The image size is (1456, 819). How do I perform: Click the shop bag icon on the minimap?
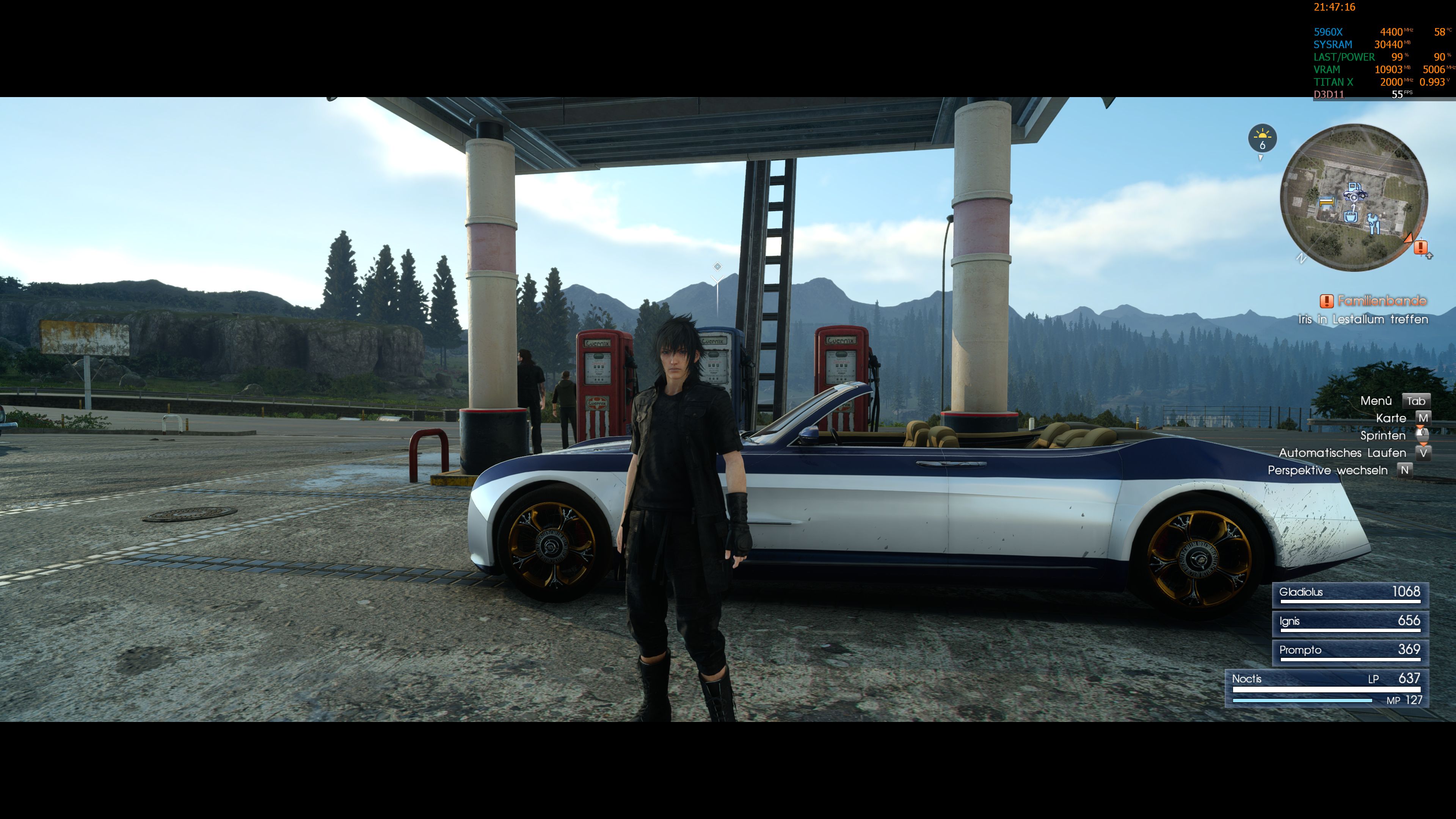1351,217
